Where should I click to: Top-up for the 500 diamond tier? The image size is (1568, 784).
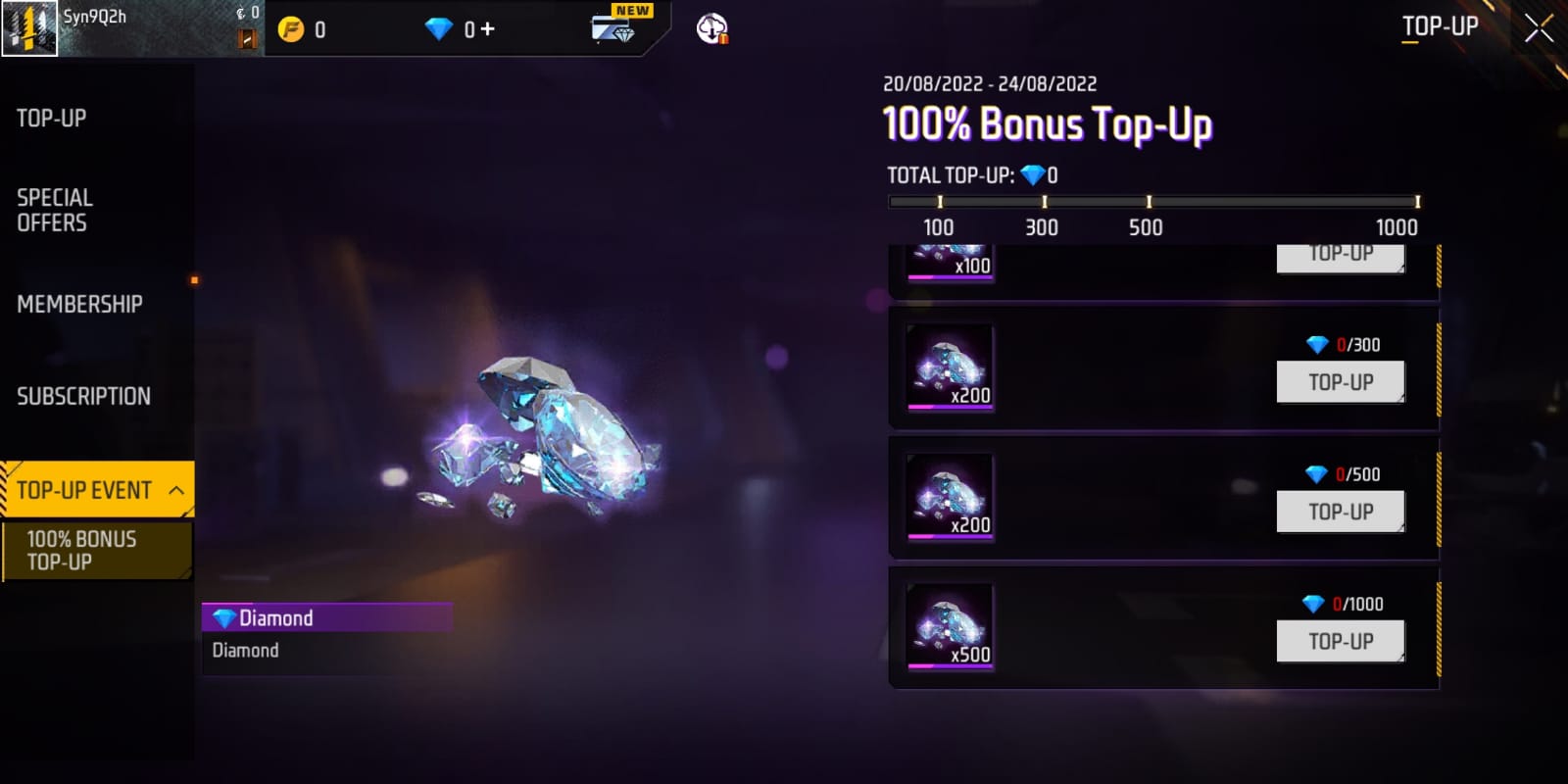coord(1340,512)
